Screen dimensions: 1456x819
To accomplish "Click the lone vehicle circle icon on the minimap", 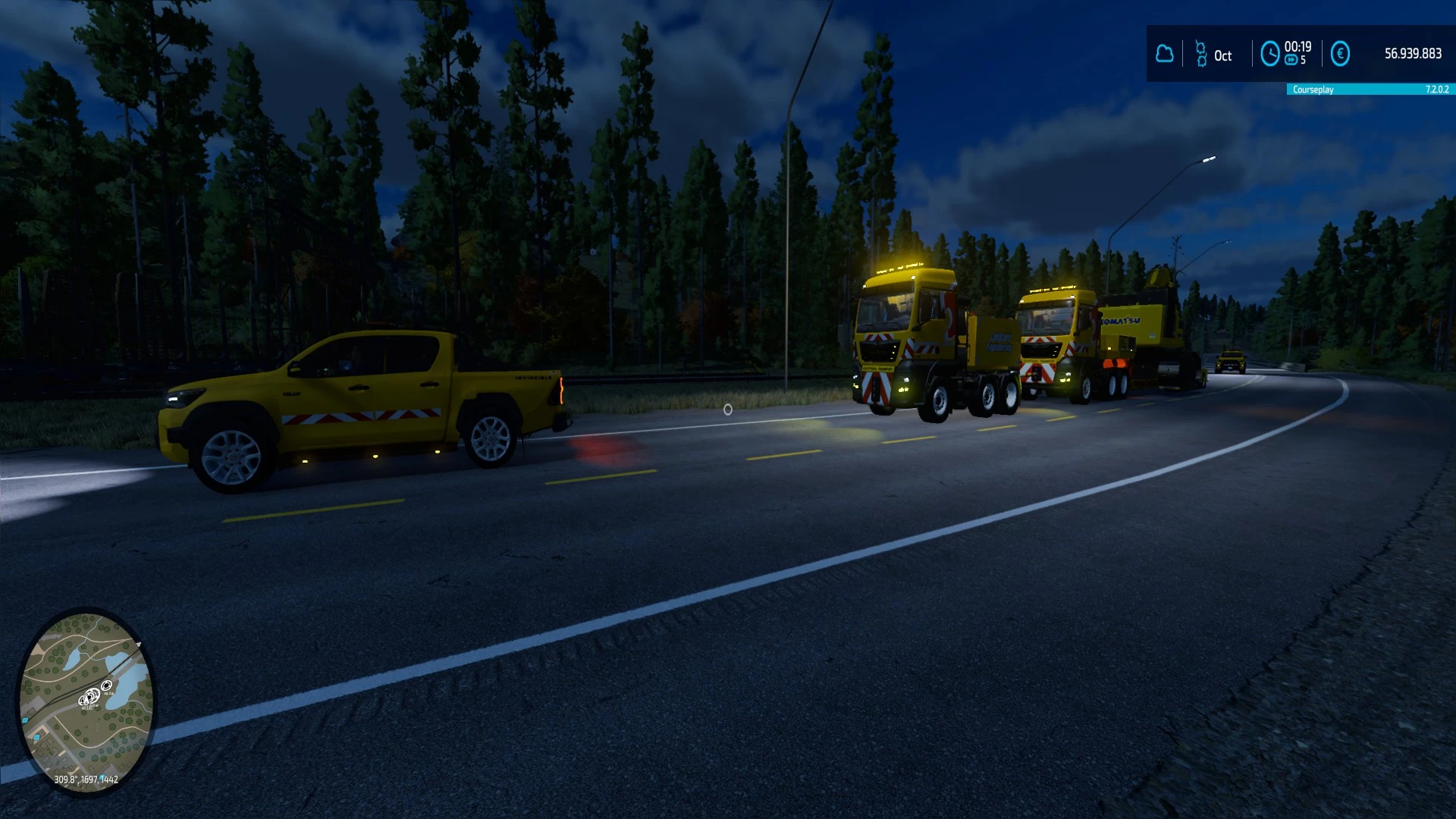I will (107, 686).
